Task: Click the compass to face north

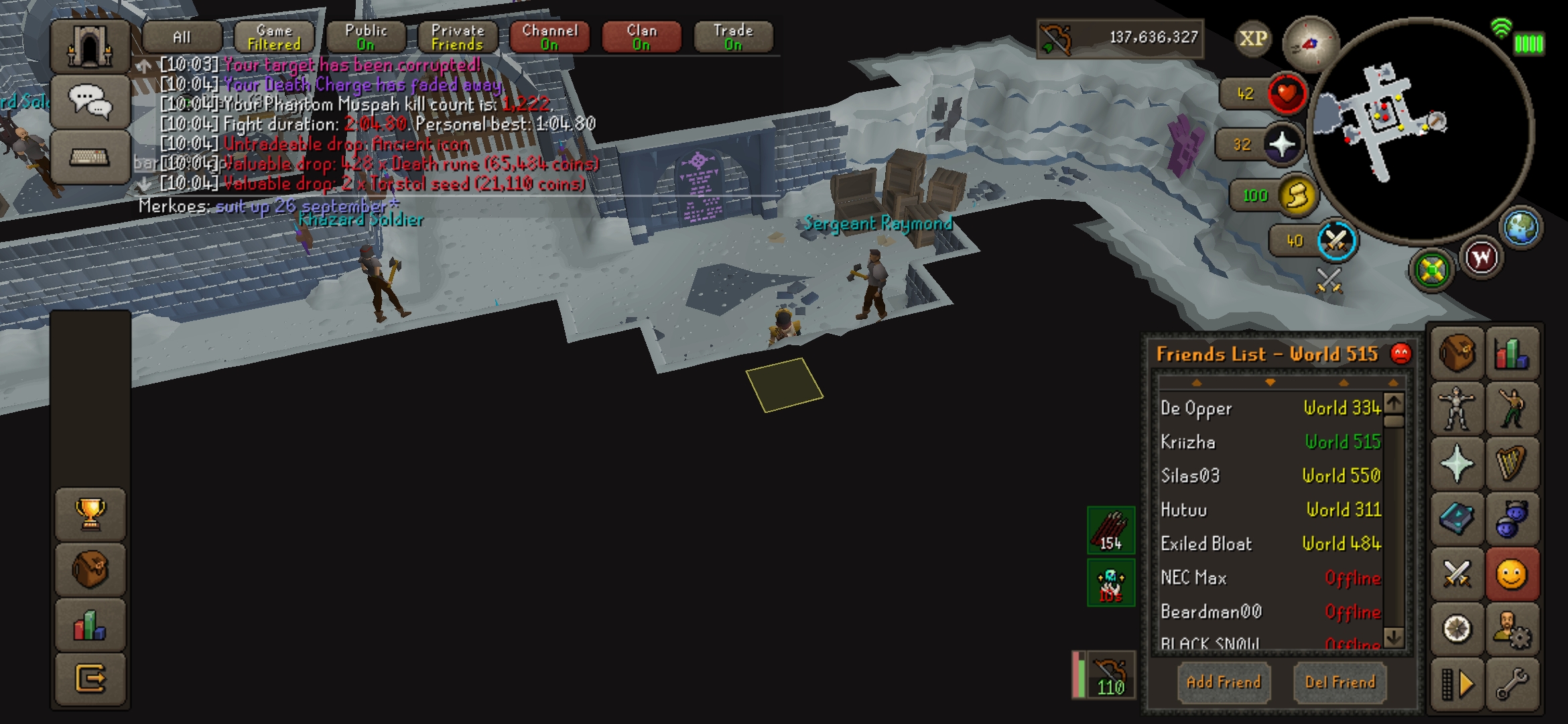Action: [x=1309, y=44]
